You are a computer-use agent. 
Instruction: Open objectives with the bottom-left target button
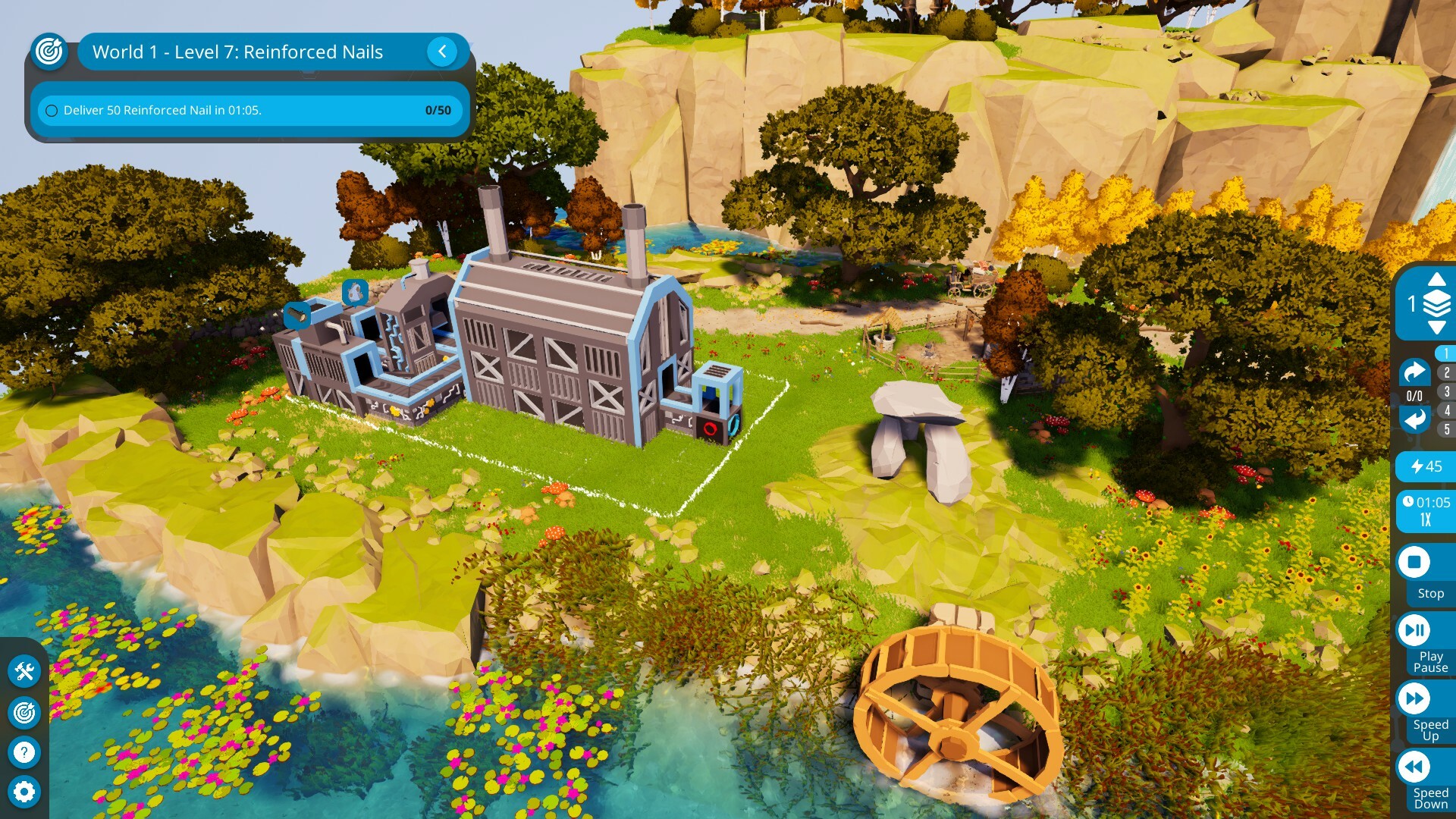coord(24,712)
